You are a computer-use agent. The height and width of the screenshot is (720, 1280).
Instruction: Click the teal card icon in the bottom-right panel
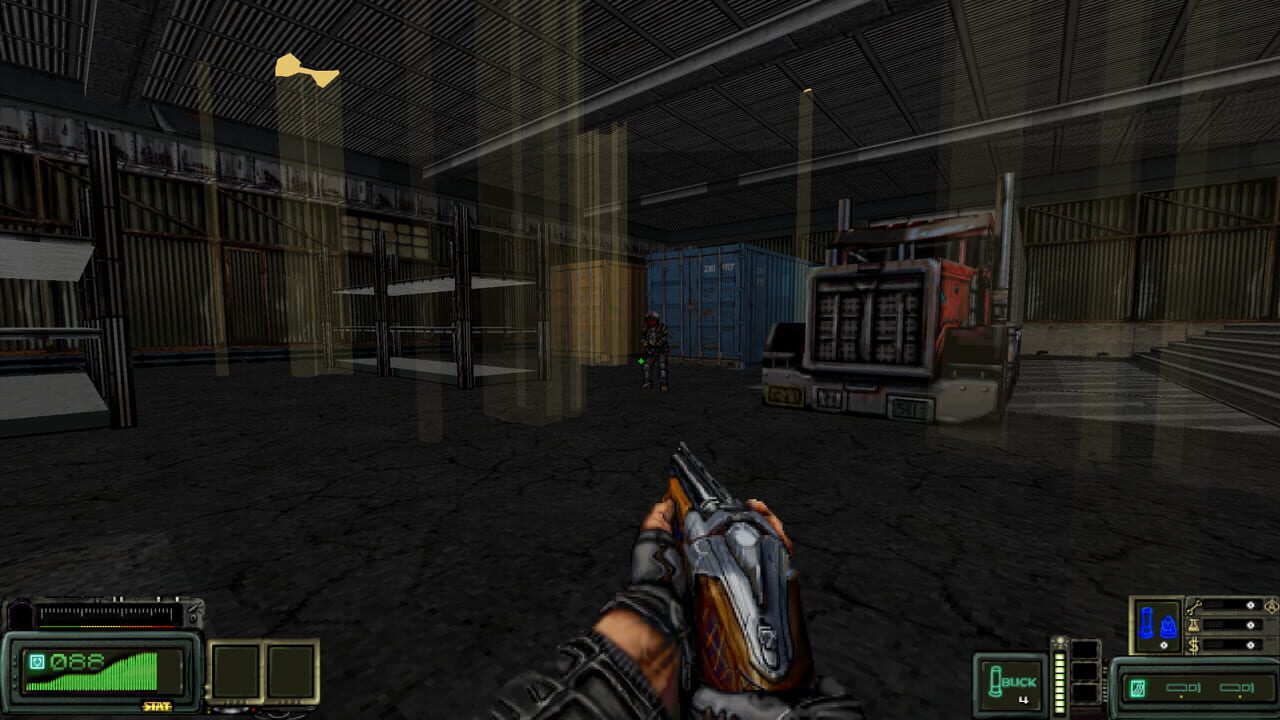coord(1139,688)
